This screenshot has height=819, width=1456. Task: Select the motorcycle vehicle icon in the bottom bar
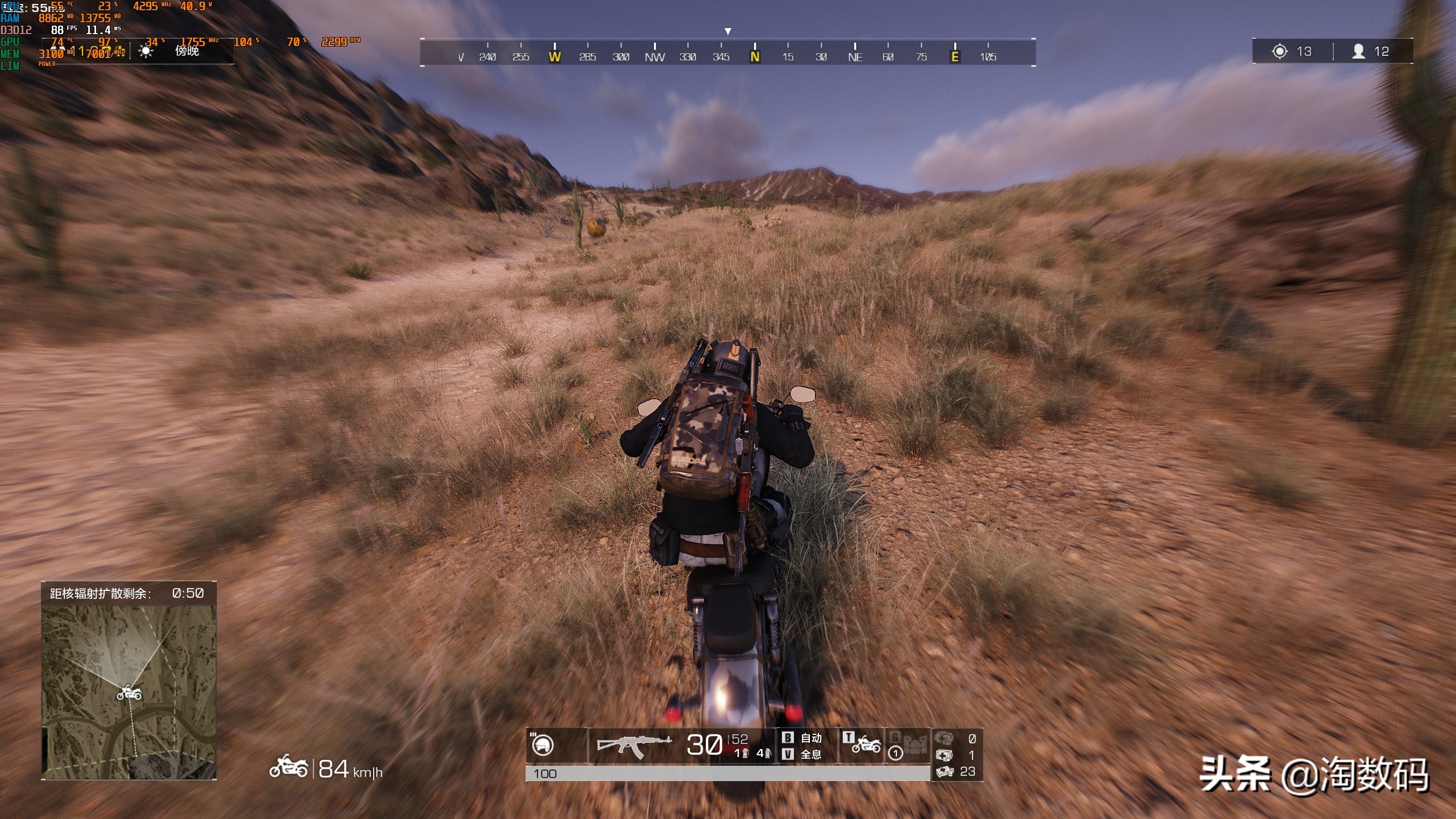click(x=866, y=743)
